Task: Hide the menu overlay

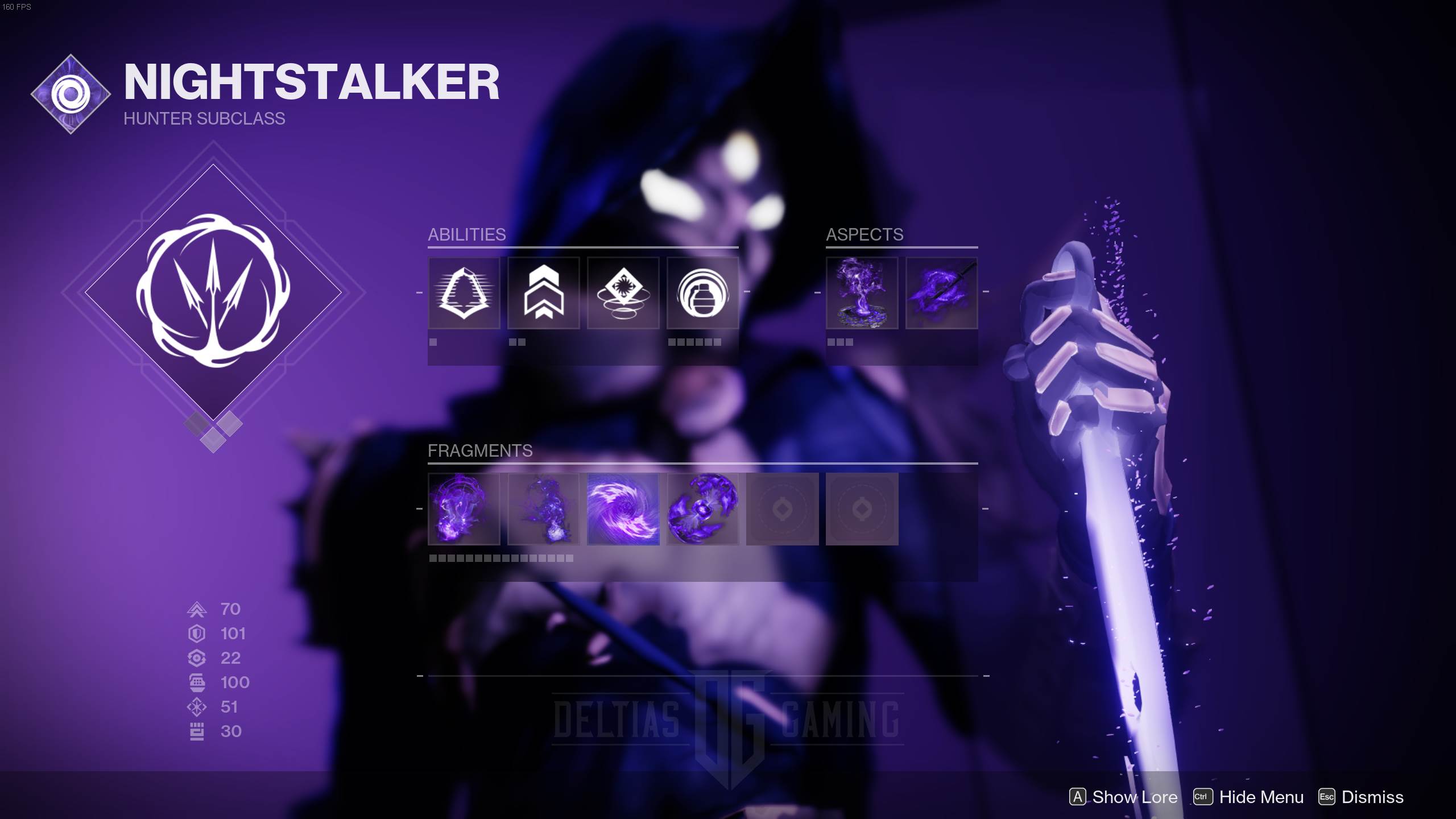Action: [x=1248, y=797]
